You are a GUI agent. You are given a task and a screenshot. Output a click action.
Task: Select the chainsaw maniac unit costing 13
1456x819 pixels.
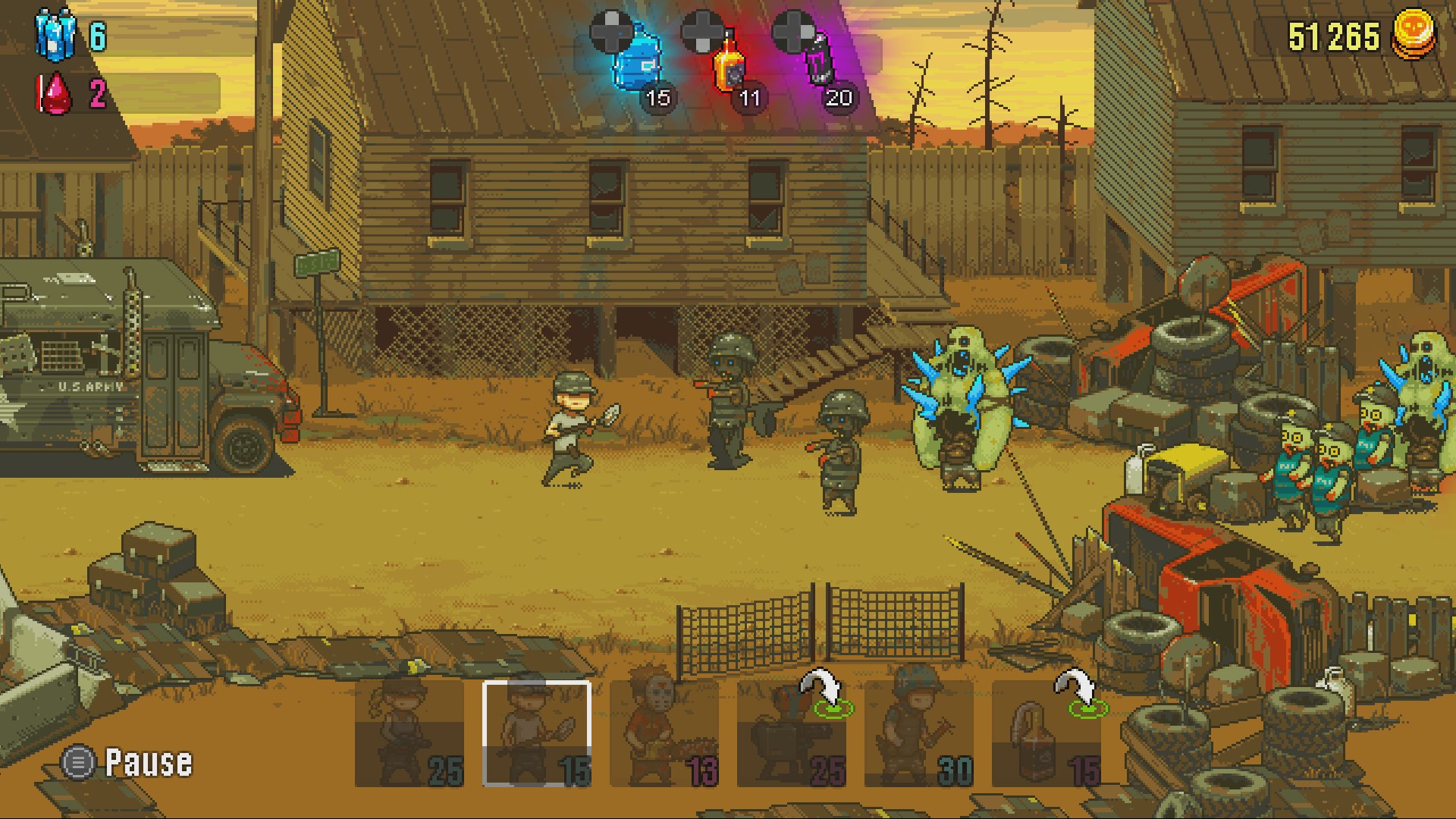click(x=664, y=732)
